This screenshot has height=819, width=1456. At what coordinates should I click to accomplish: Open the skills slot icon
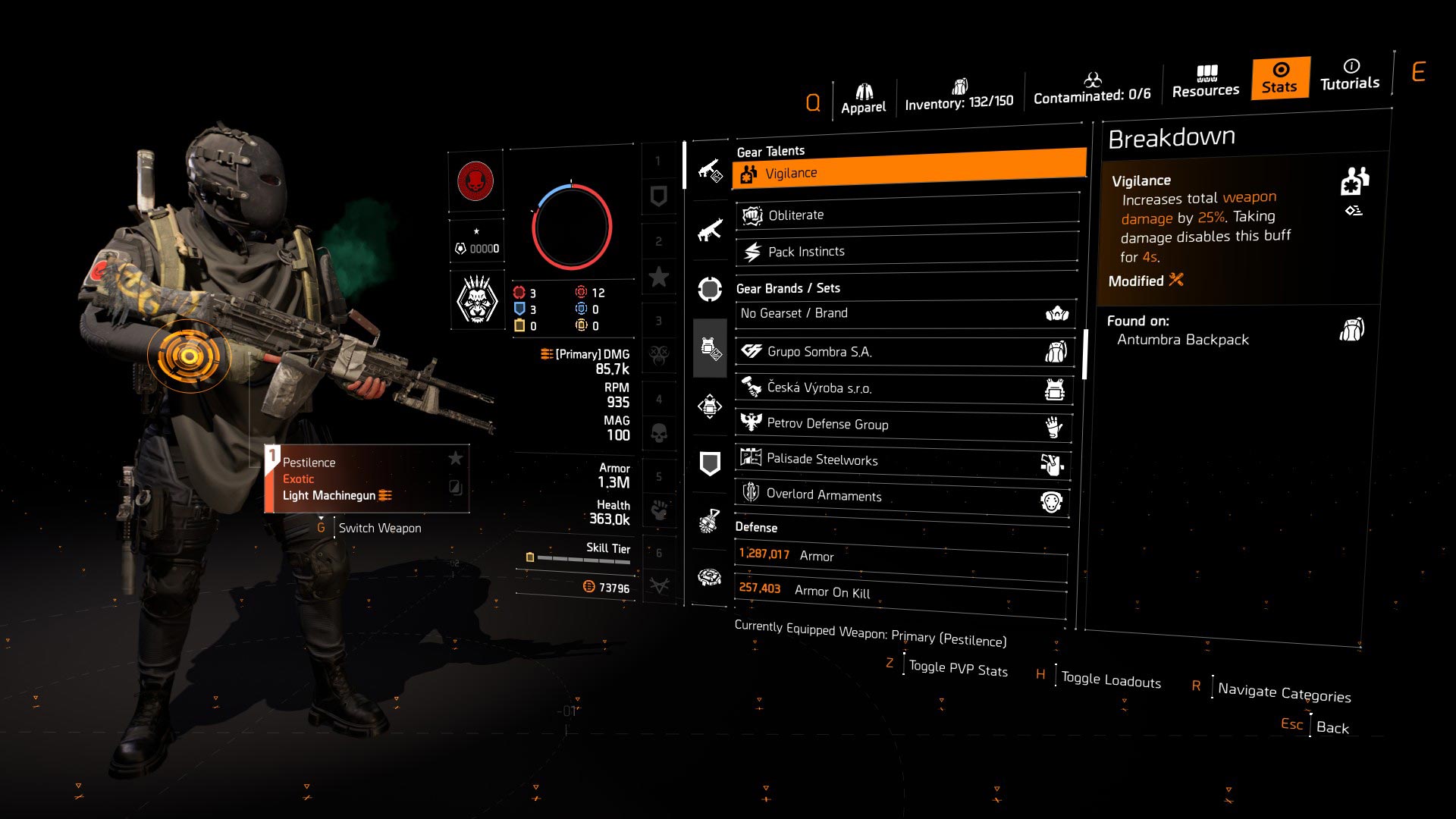coord(709,286)
